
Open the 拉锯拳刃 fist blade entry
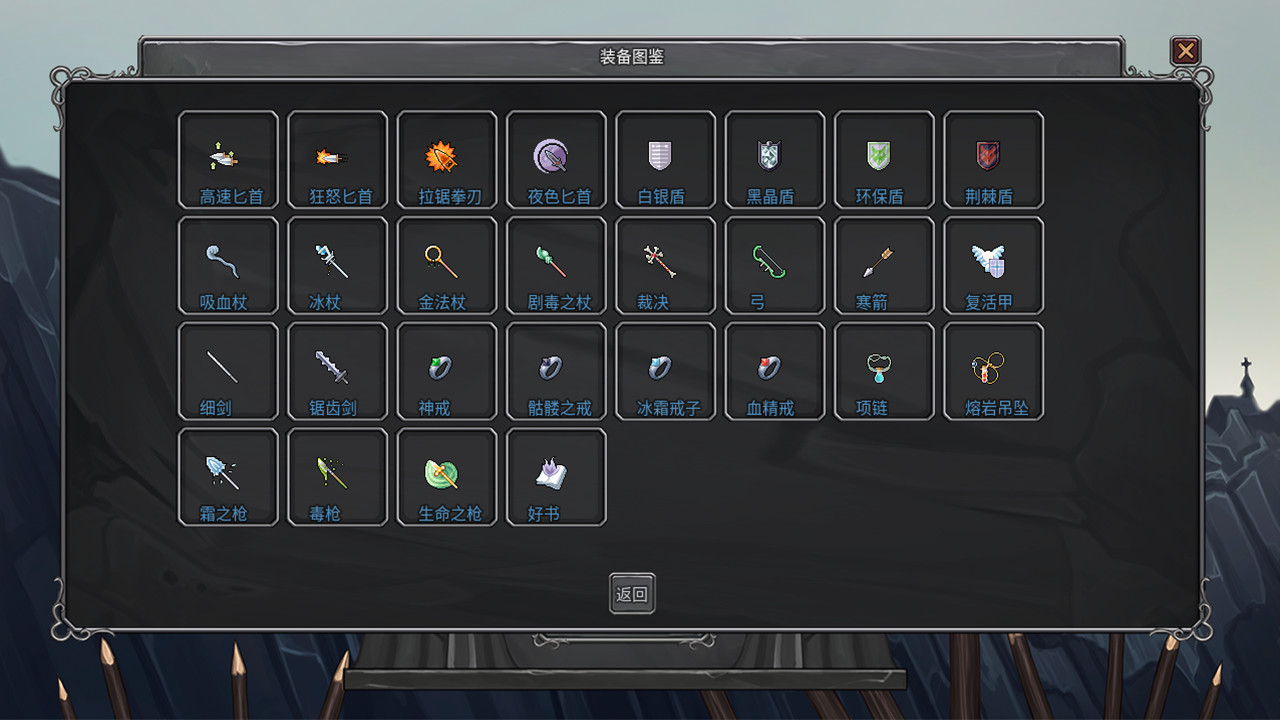[x=446, y=160]
